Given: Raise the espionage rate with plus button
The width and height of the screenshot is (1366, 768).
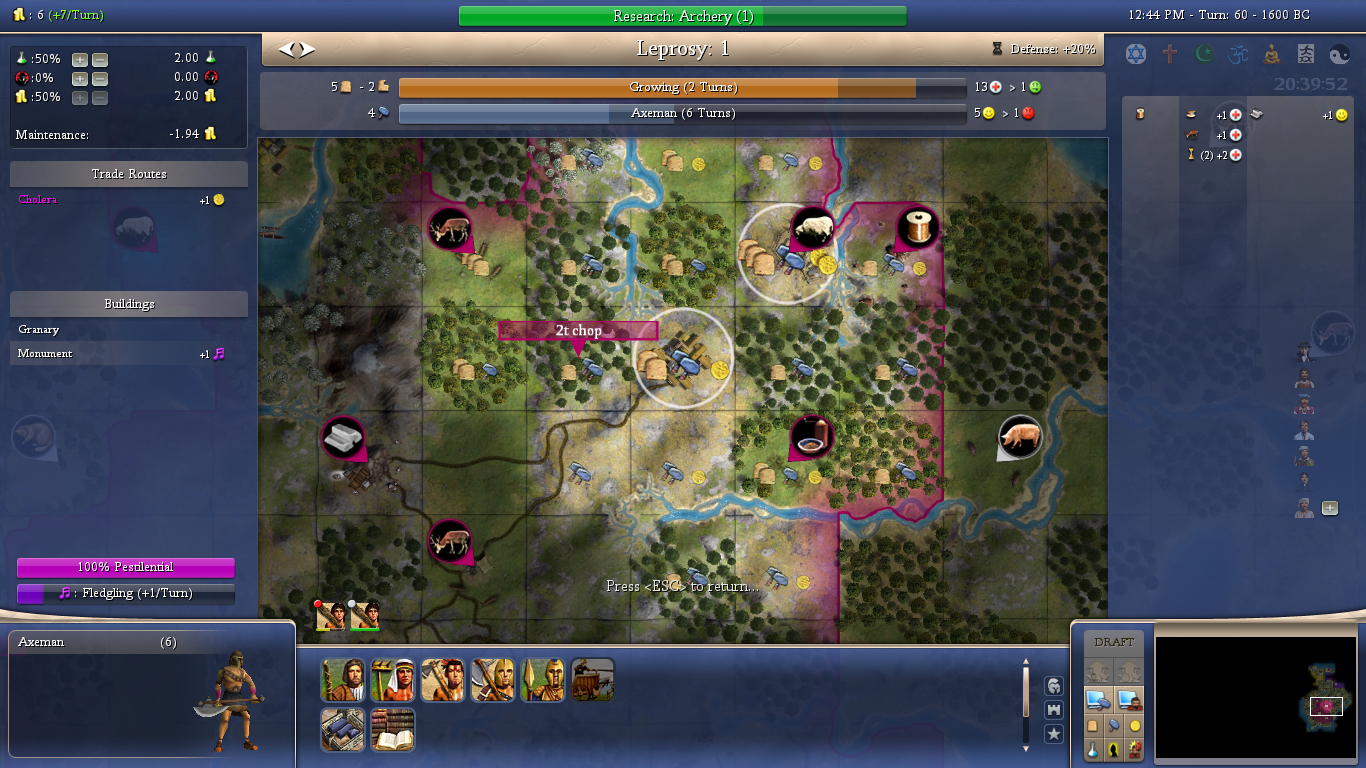Looking at the screenshot, I should (x=80, y=78).
